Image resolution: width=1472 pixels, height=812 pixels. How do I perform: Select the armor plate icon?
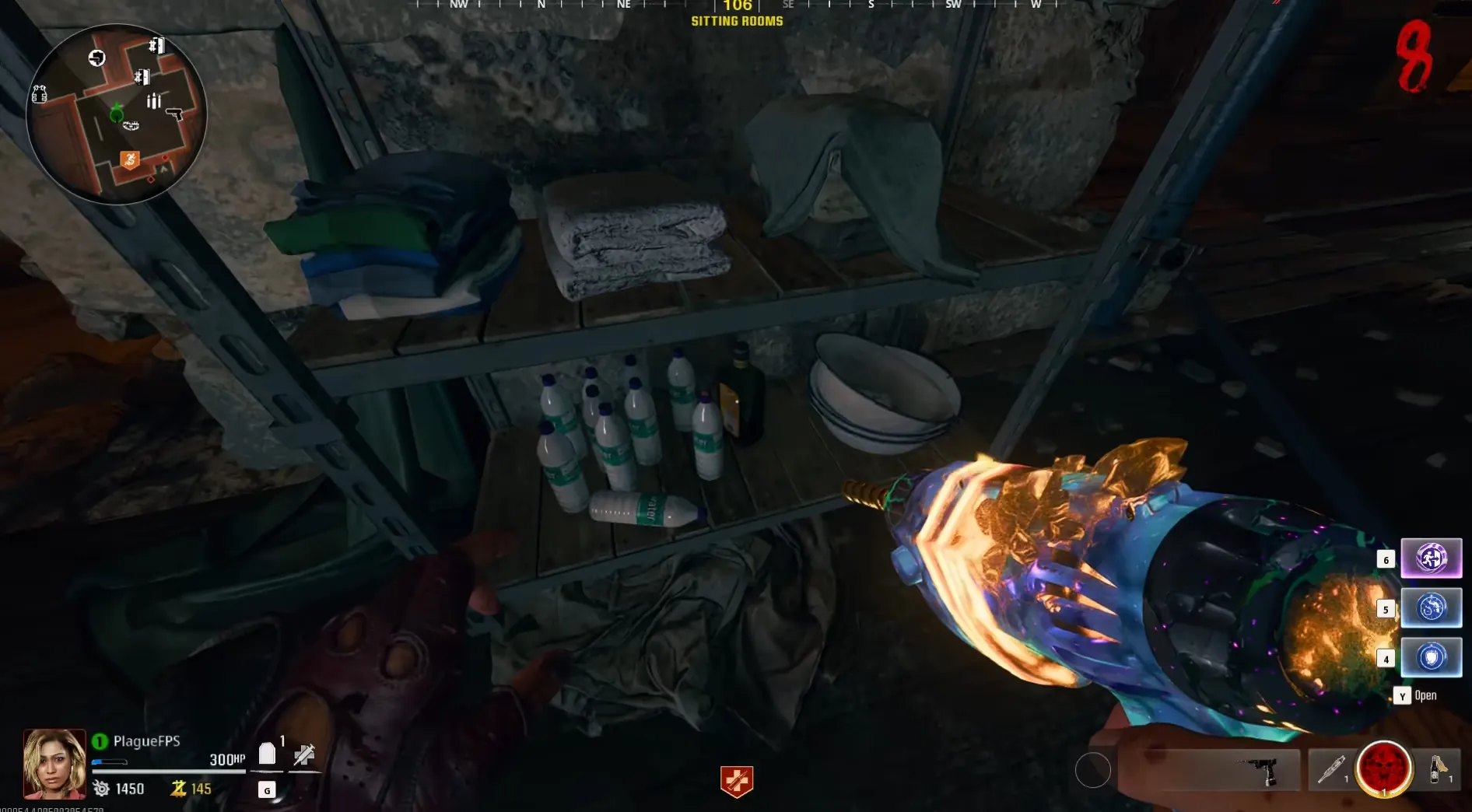pyautogui.click(x=267, y=753)
